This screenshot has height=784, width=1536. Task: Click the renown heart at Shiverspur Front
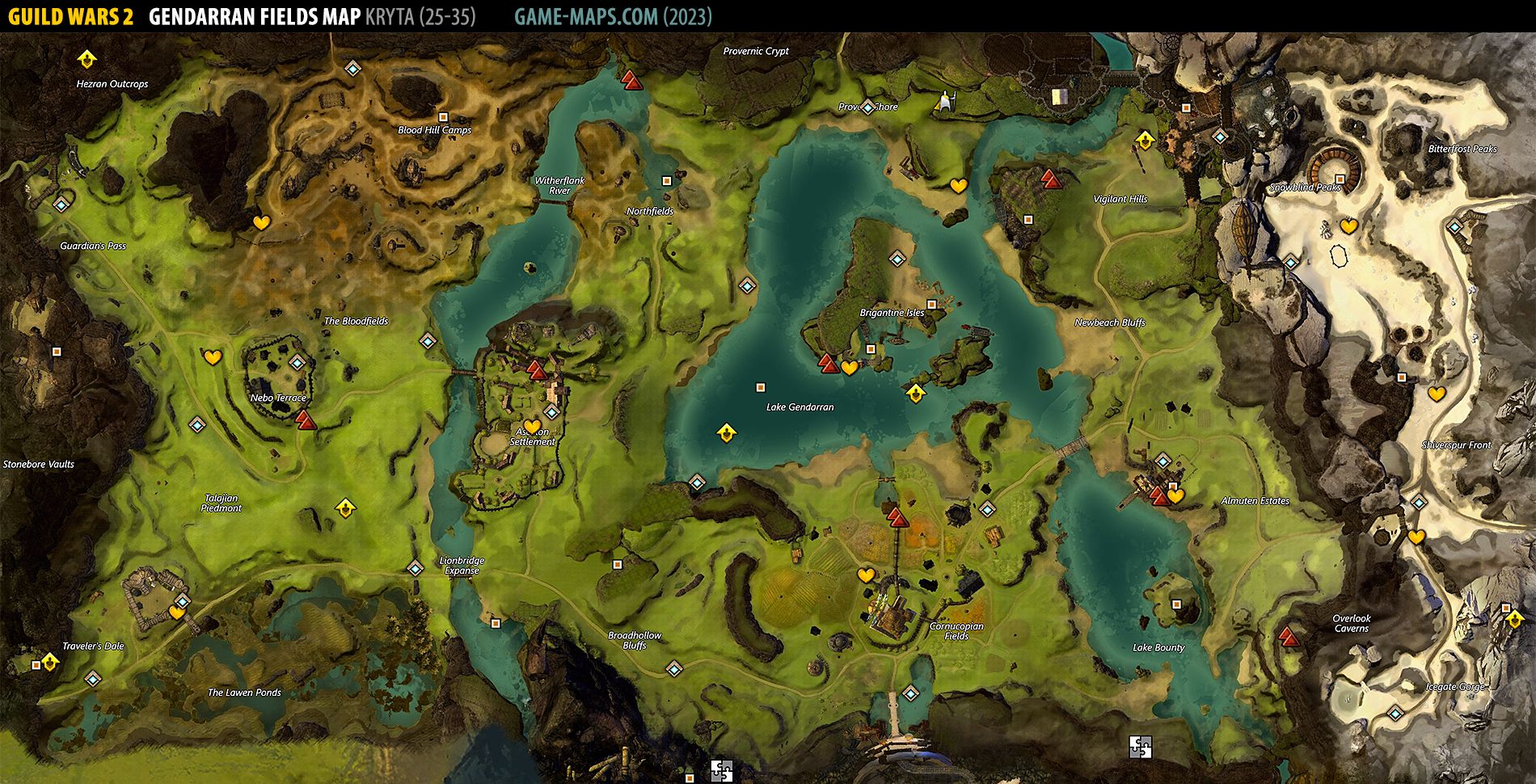[x=1436, y=394]
